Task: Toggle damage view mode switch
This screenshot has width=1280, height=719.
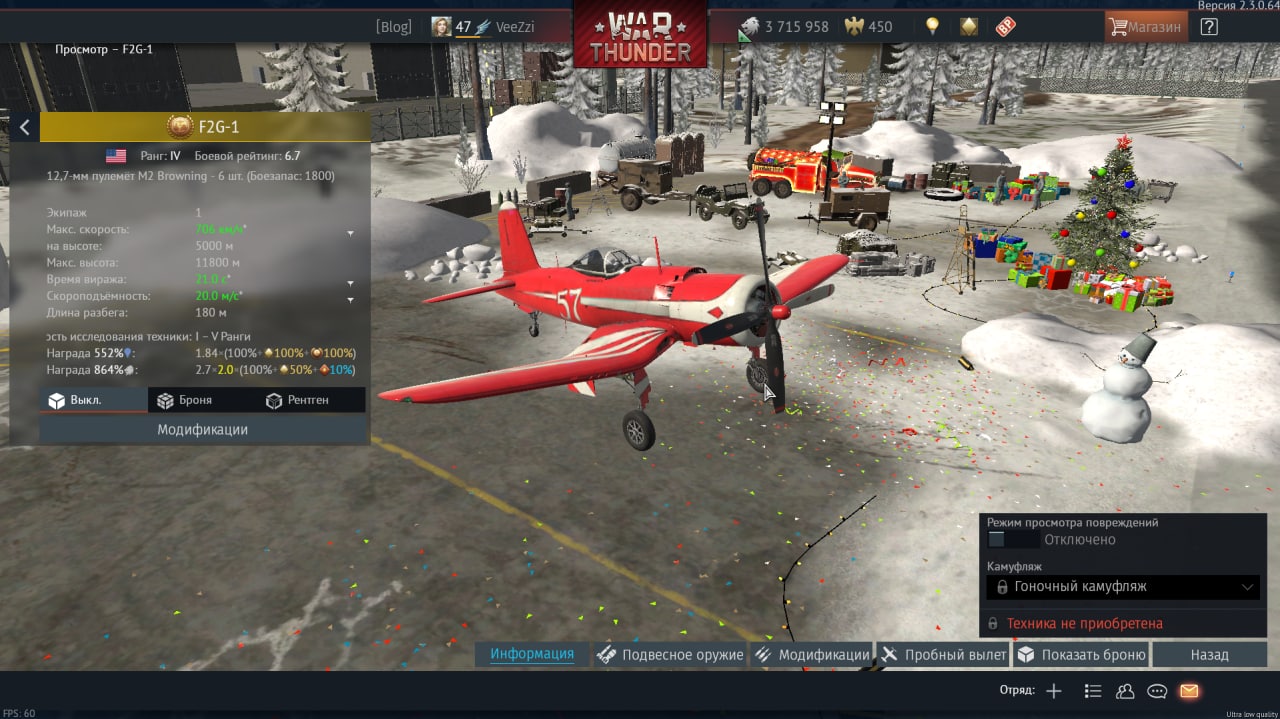Action: point(997,539)
